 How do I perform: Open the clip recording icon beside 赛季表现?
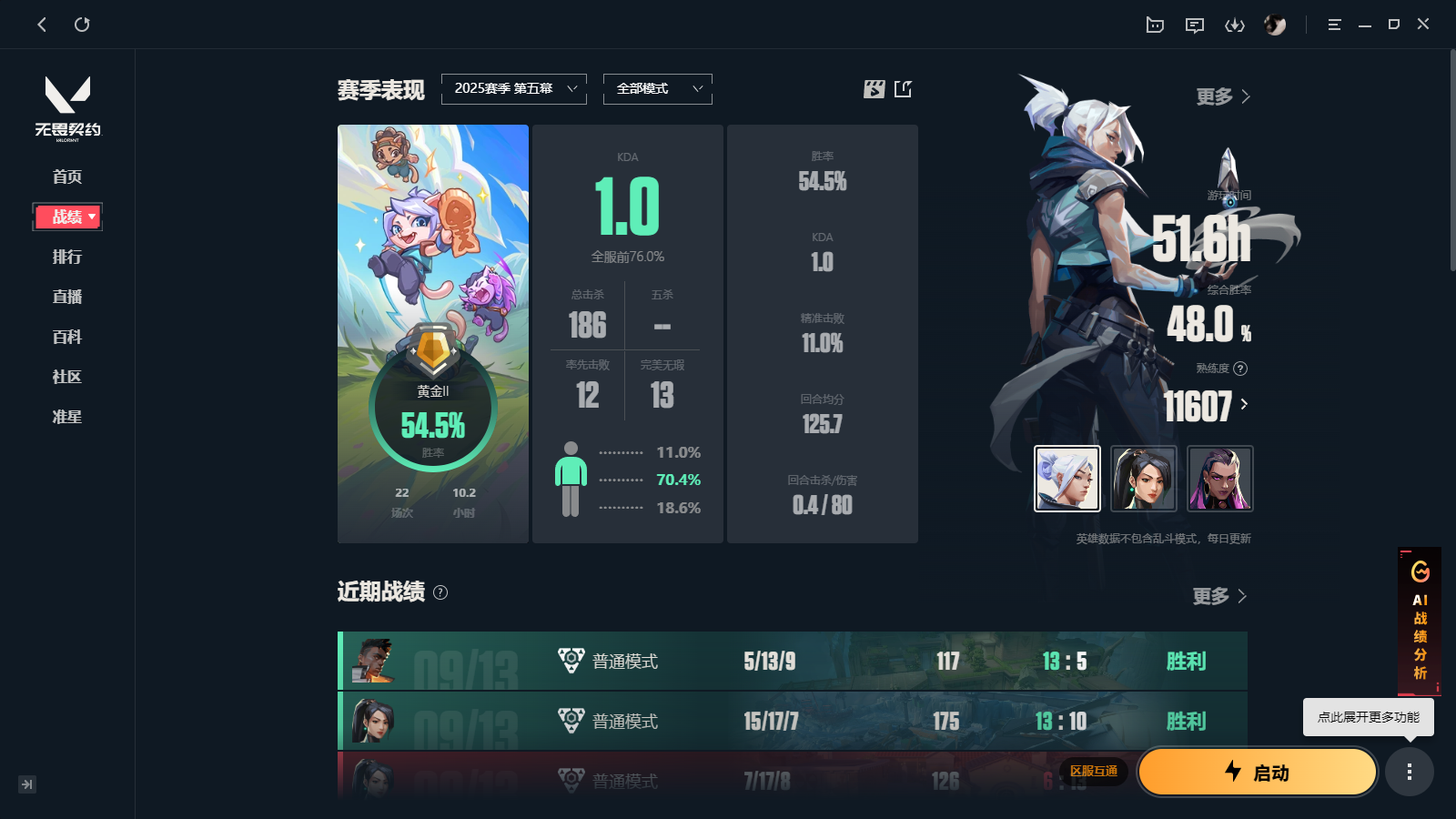[x=874, y=88]
